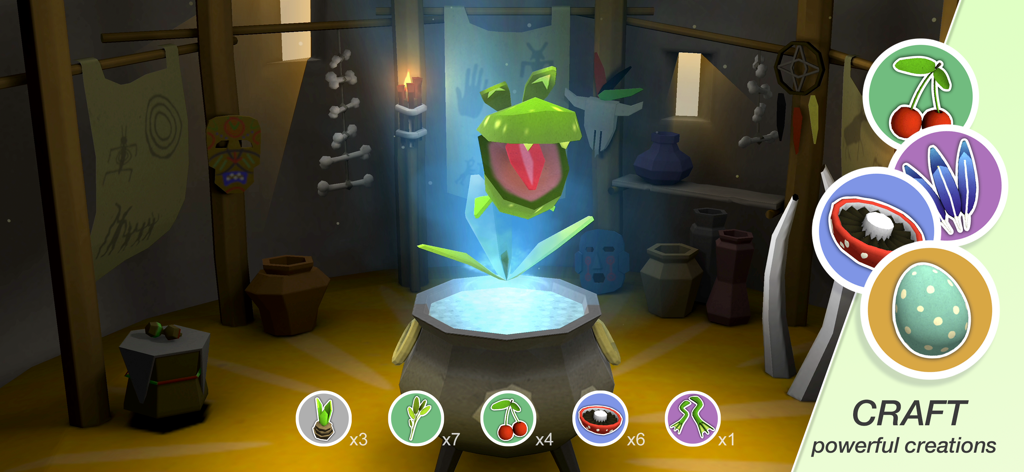Select the sprouting bulb ingredient
The width and height of the screenshot is (1024, 472).
coord(324,418)
